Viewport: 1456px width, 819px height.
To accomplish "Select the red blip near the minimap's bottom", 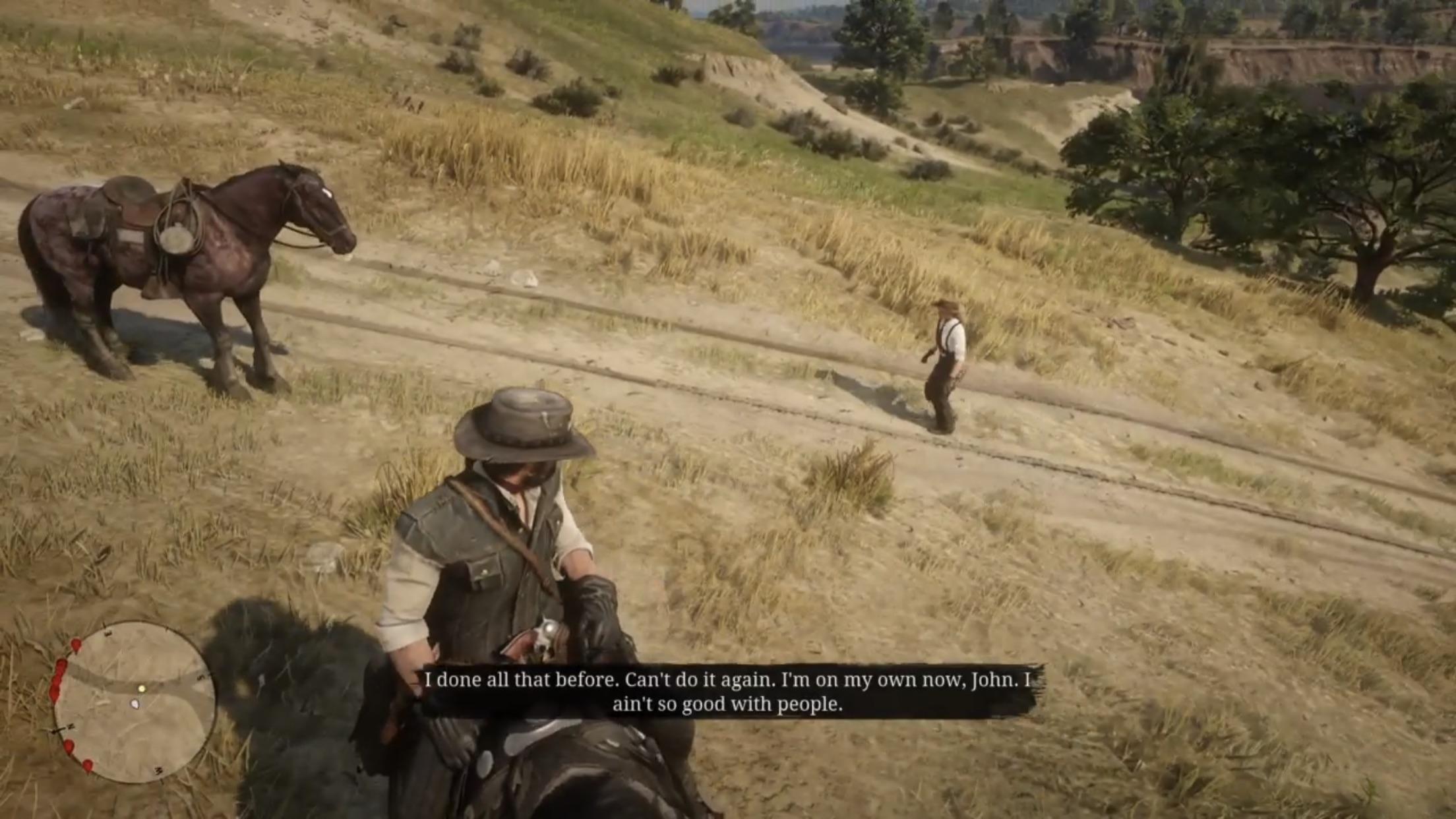I will point(88,766).
